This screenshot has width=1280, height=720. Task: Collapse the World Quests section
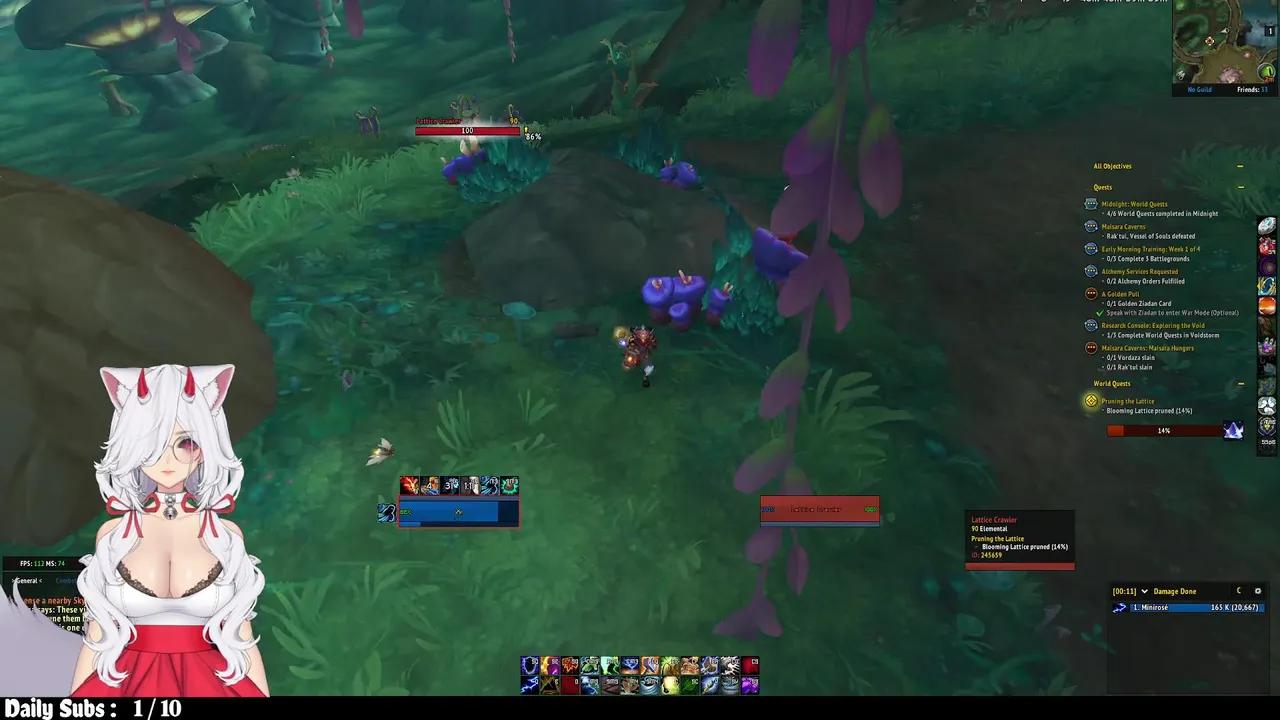coord(1240,383)
